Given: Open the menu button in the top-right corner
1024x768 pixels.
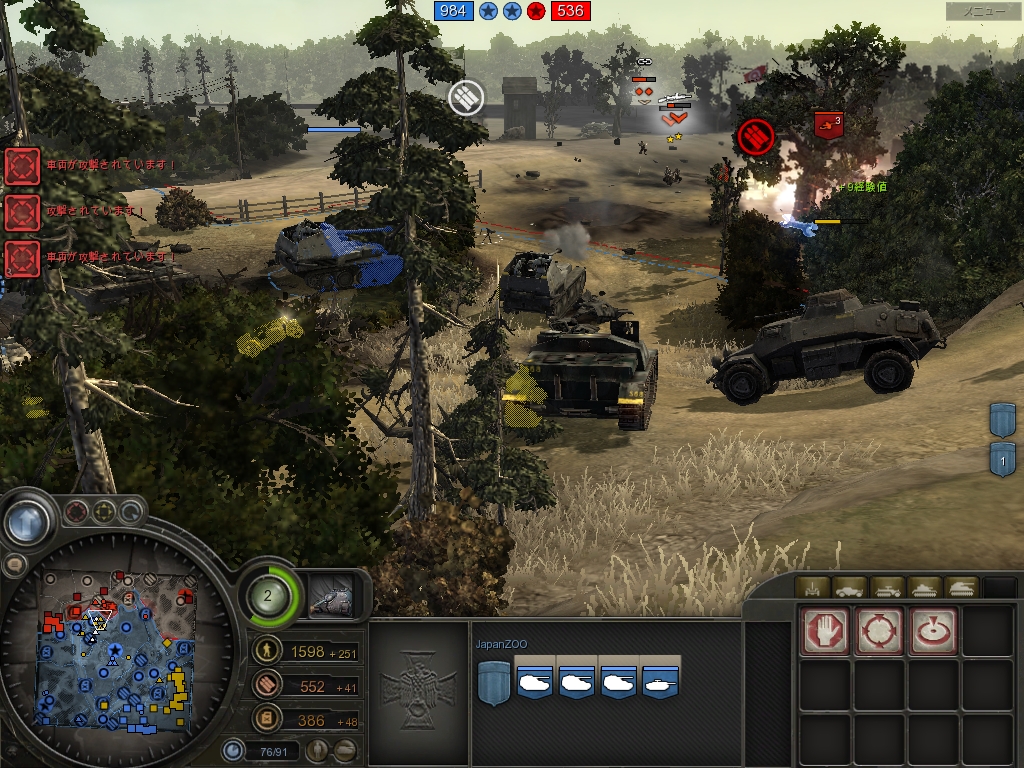Looking at the screenshot, I should 983,11.
